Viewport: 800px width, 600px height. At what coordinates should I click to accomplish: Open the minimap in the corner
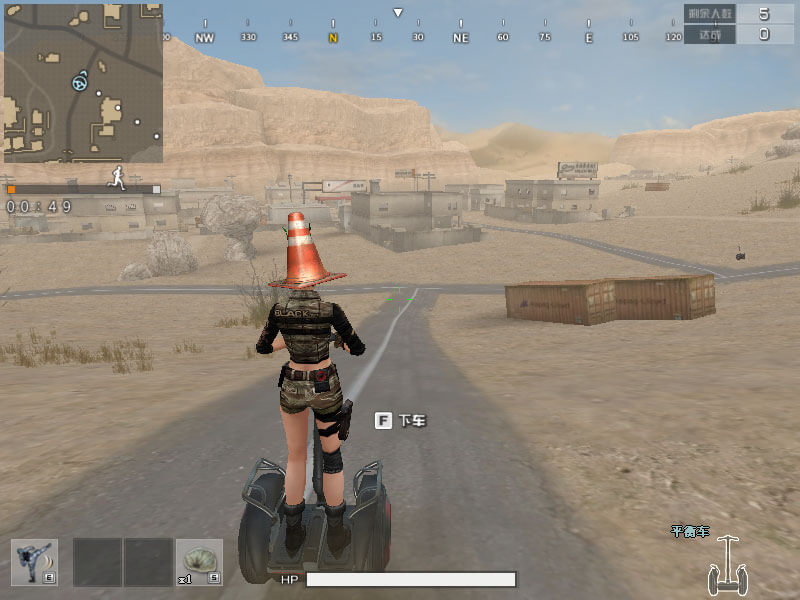tap(83, 82)
